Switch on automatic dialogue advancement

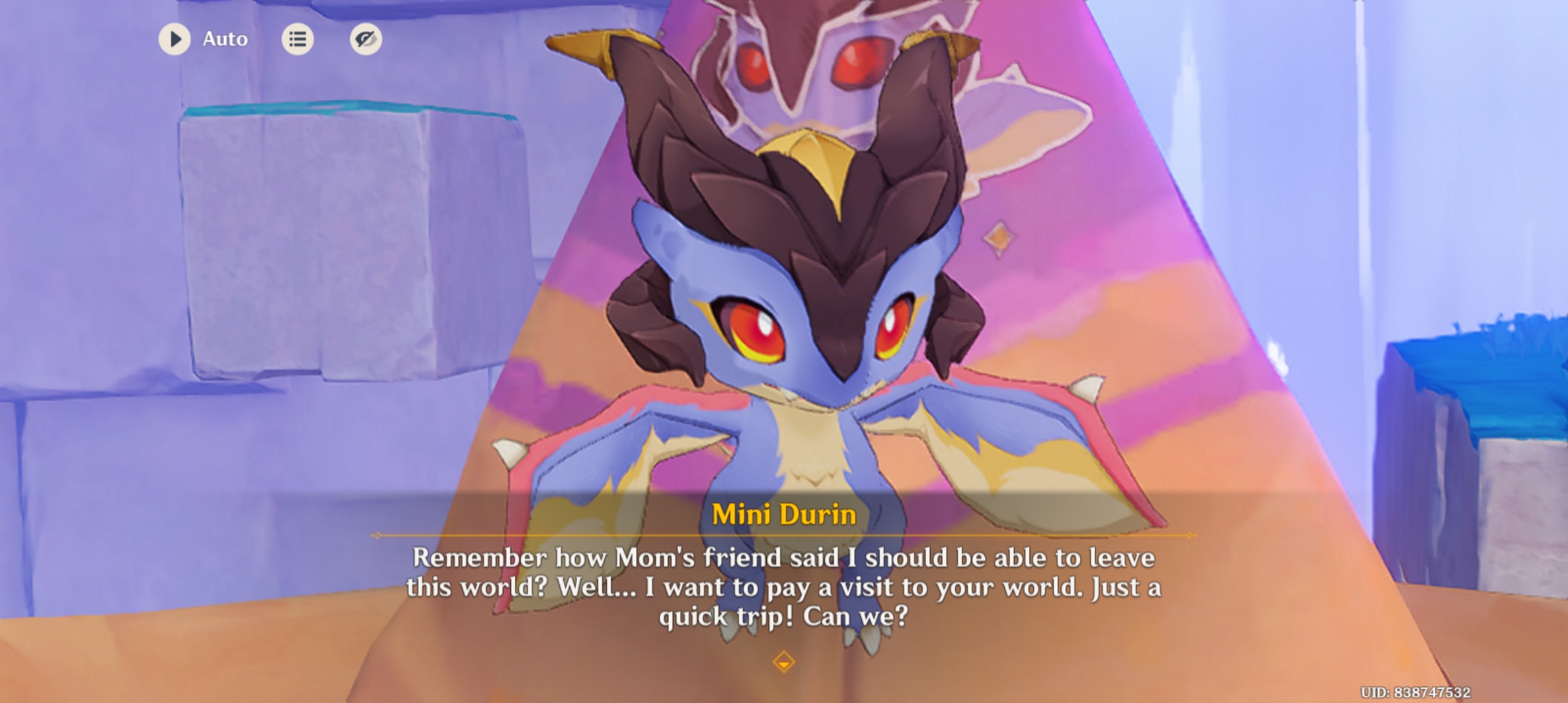click(173, 38)
